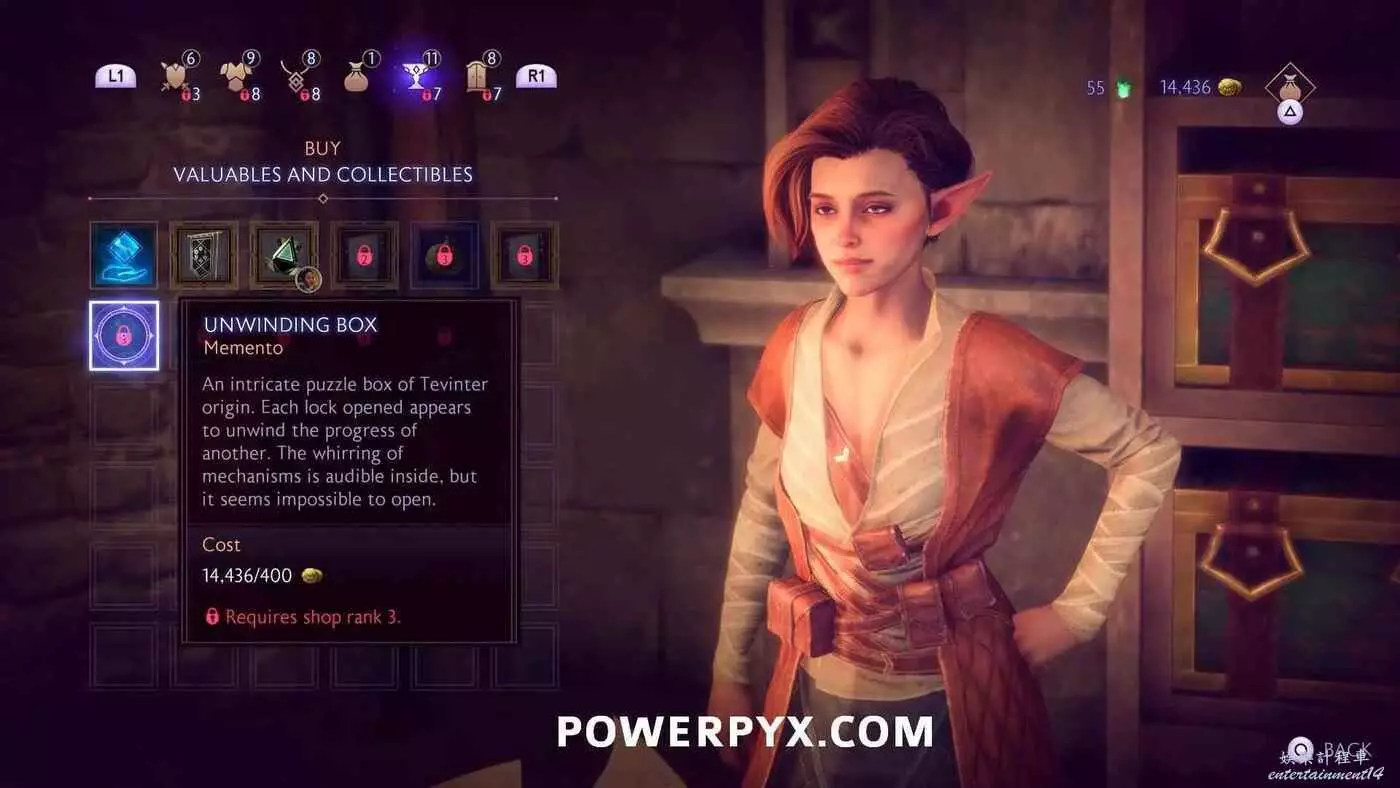The height and width of the screenshot is (788, 1400).
Task: Choose the locked item requiring rank 7
Action: (x=364, y=256)
